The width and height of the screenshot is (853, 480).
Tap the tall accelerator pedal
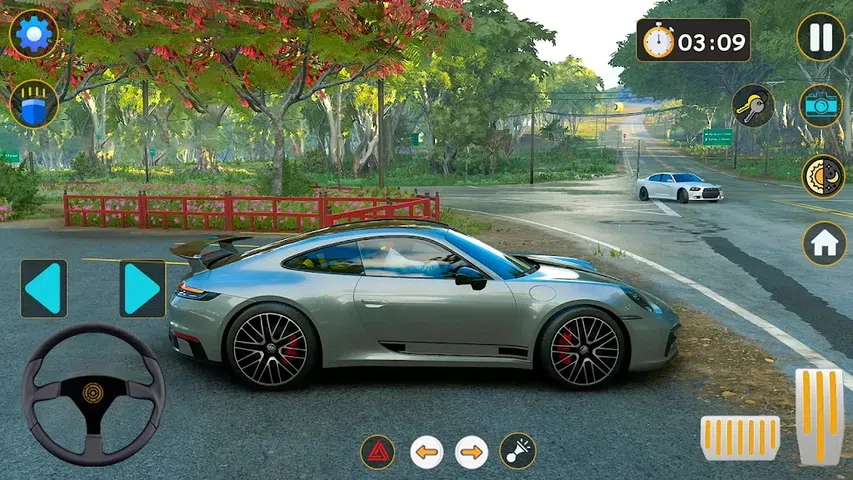(819, 415)
